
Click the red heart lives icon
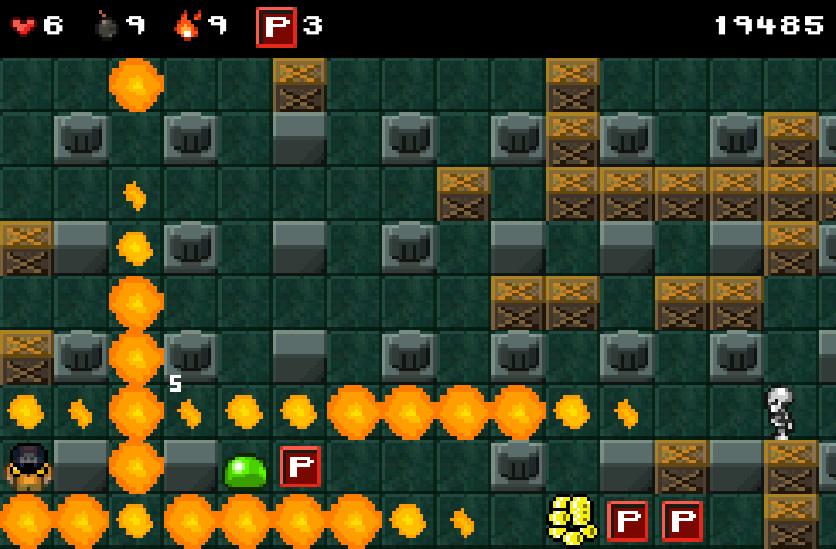[23, 27]
